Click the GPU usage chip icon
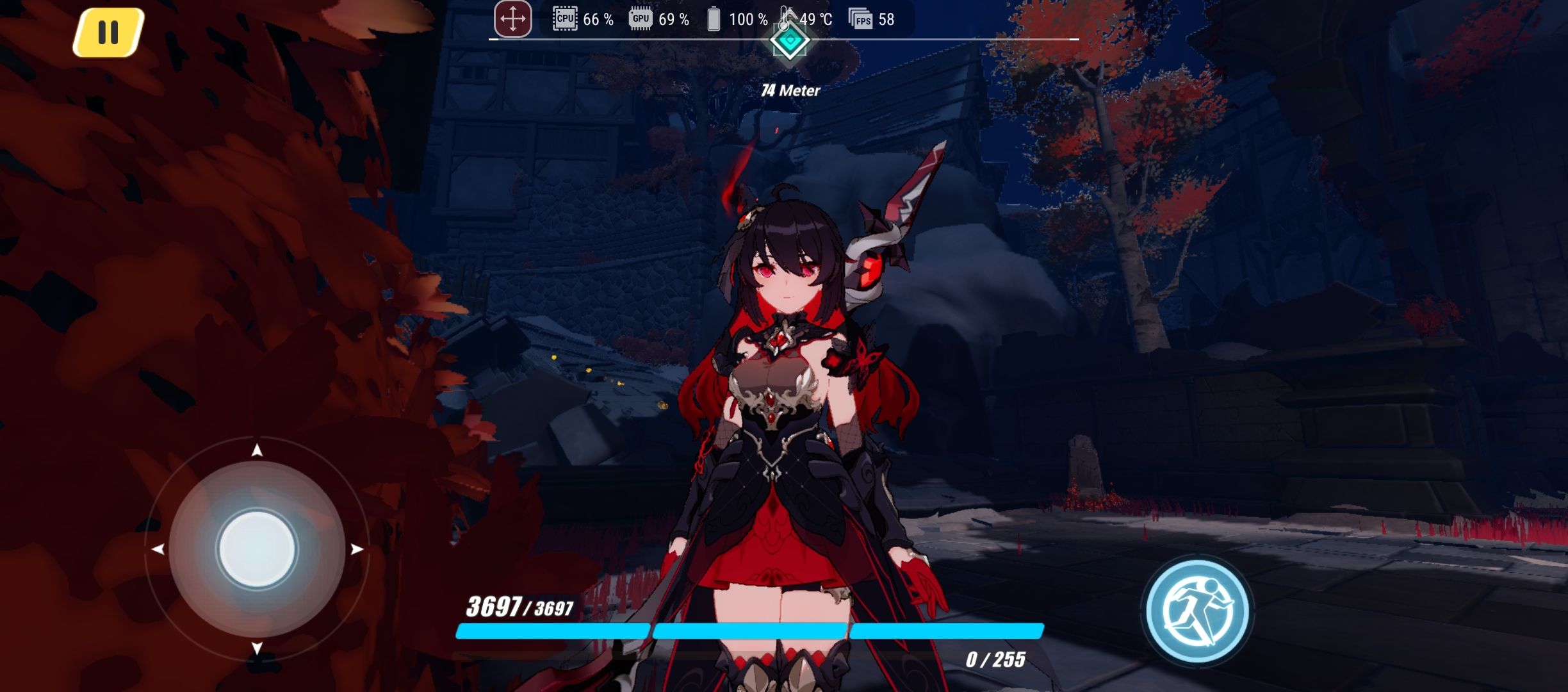Image resolution: width=1568 pixels, height=692 pixels. click(x=641, y=19)
